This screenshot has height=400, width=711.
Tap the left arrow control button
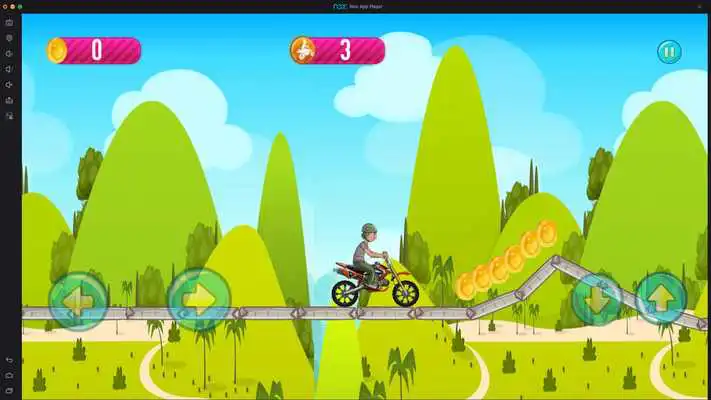click(x=79, y=299)
